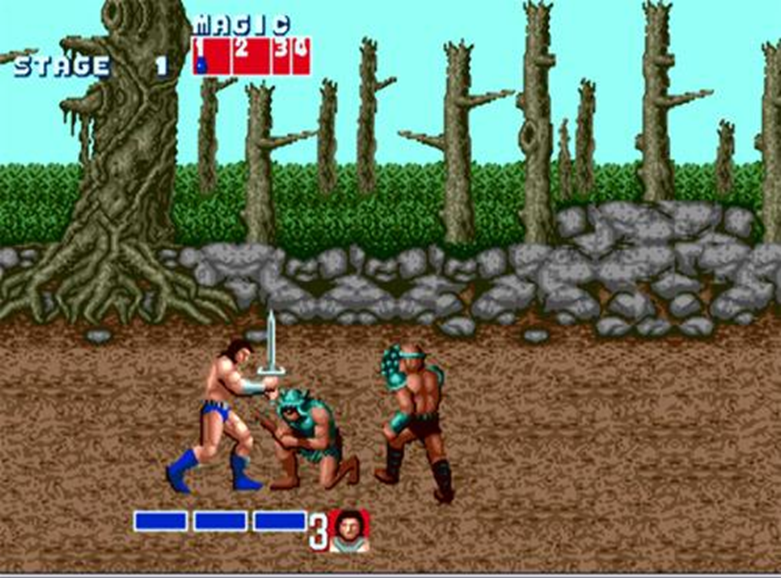Viewport: 781px width, 578px height.
Task: Click the barbarian player portrait
Action: (x=349, y=530)
